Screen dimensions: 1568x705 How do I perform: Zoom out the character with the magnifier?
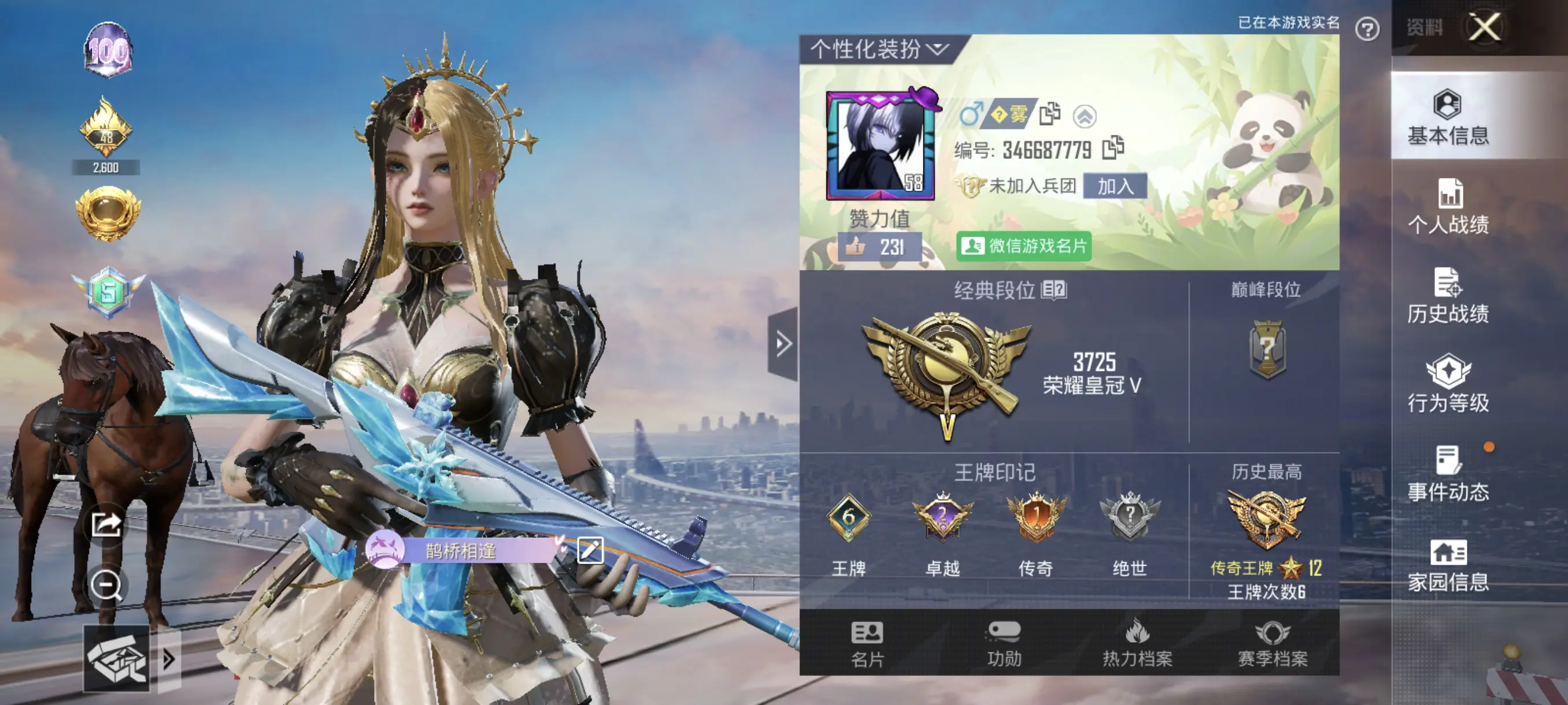coord(106,586)
